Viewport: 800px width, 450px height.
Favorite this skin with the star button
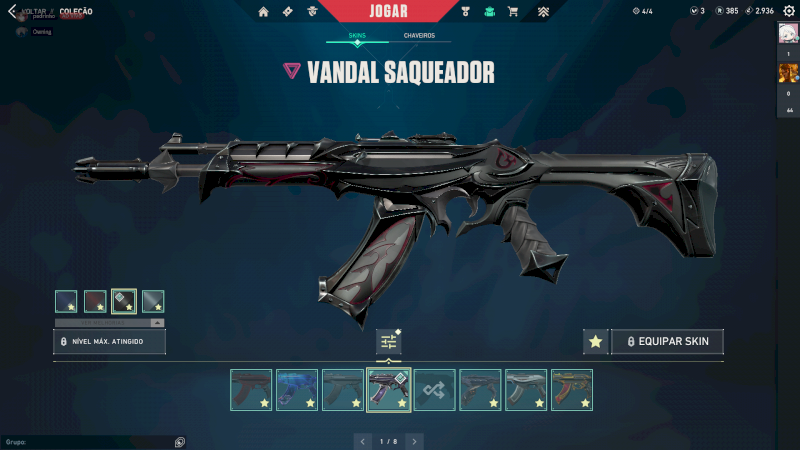coord(595,341)
